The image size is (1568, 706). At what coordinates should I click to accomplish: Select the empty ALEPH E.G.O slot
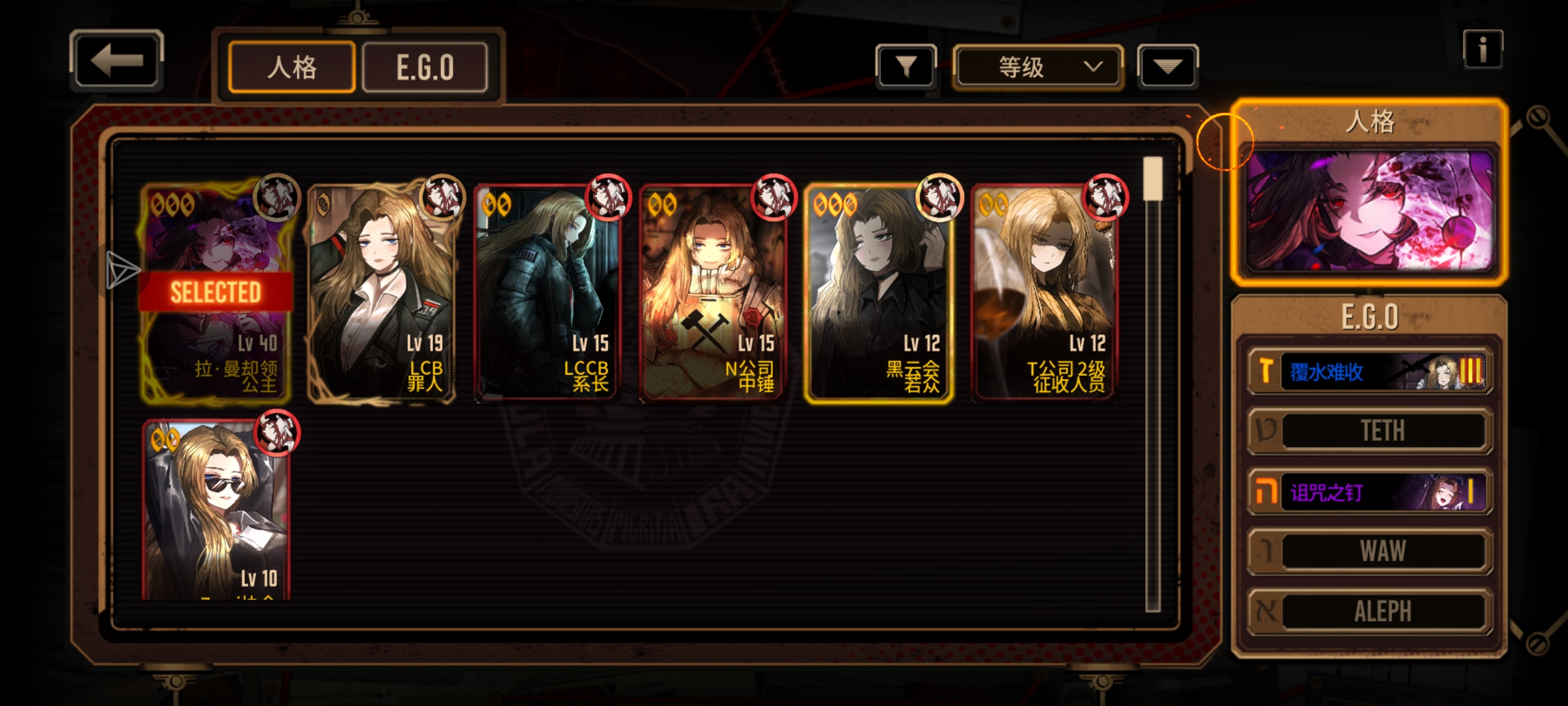[1371, 611]
